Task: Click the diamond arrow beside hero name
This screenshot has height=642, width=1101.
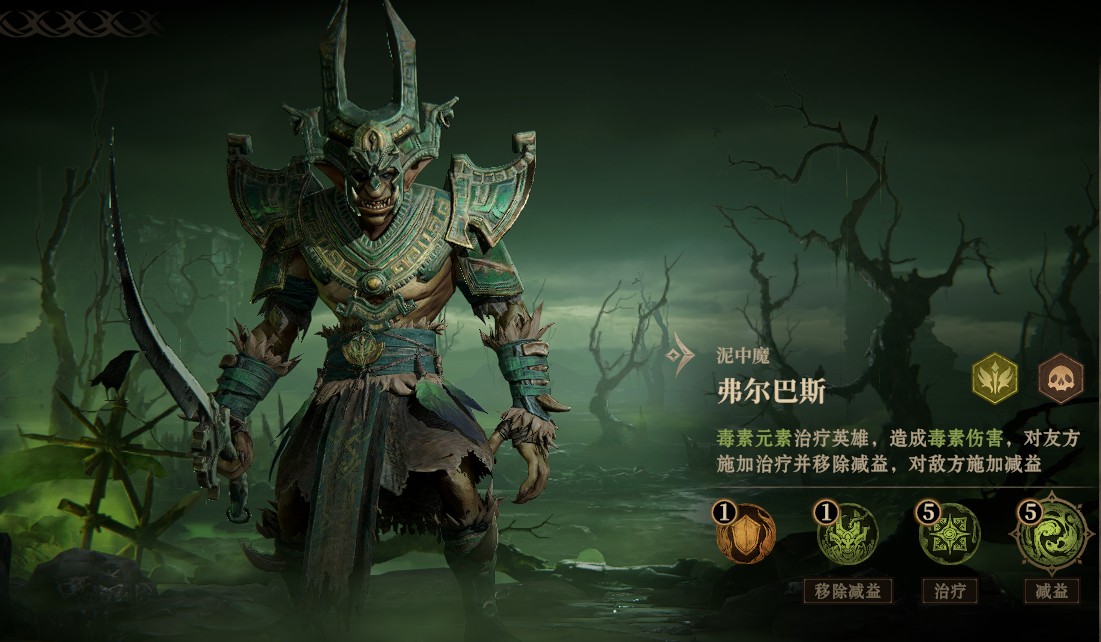Action: pyautogui.click(x=682, y=354)
